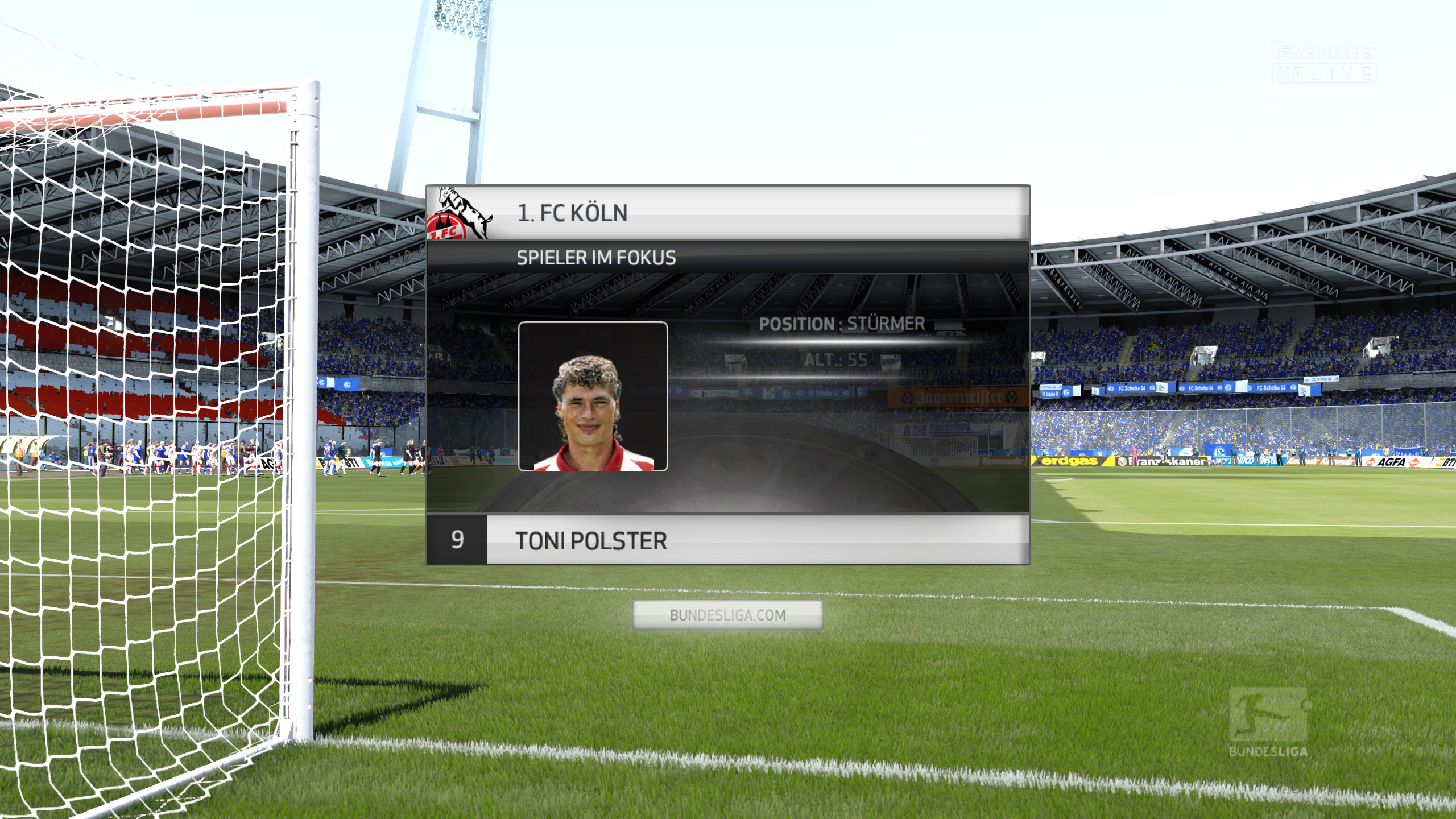Click the BUNDESLIGA.COM banner
The width and height of the screenshot is (1456, 819).
click(x=727, y=615)
